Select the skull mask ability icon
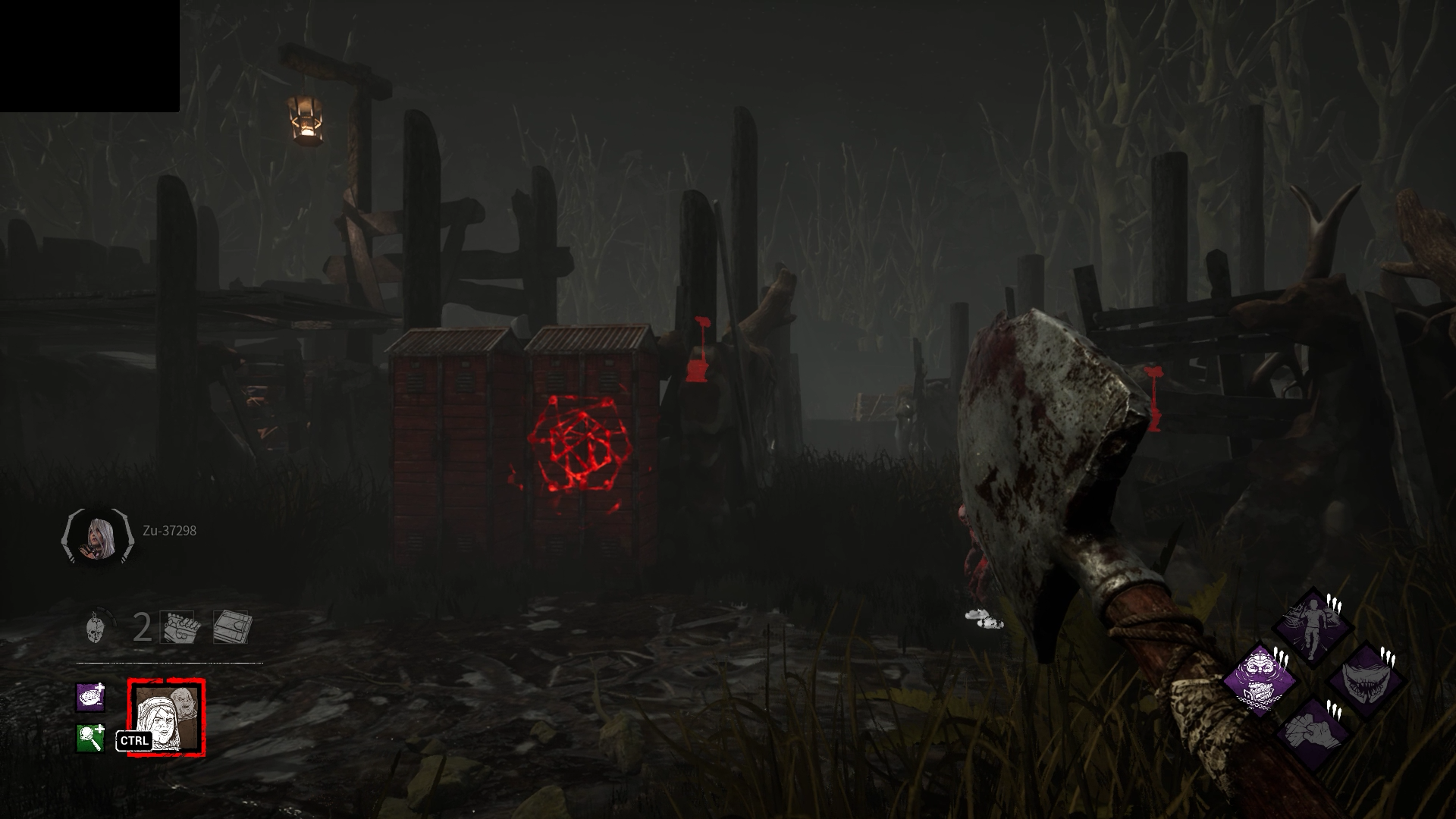Screen dimensions: 1456x819 click(x=96, y=629)
